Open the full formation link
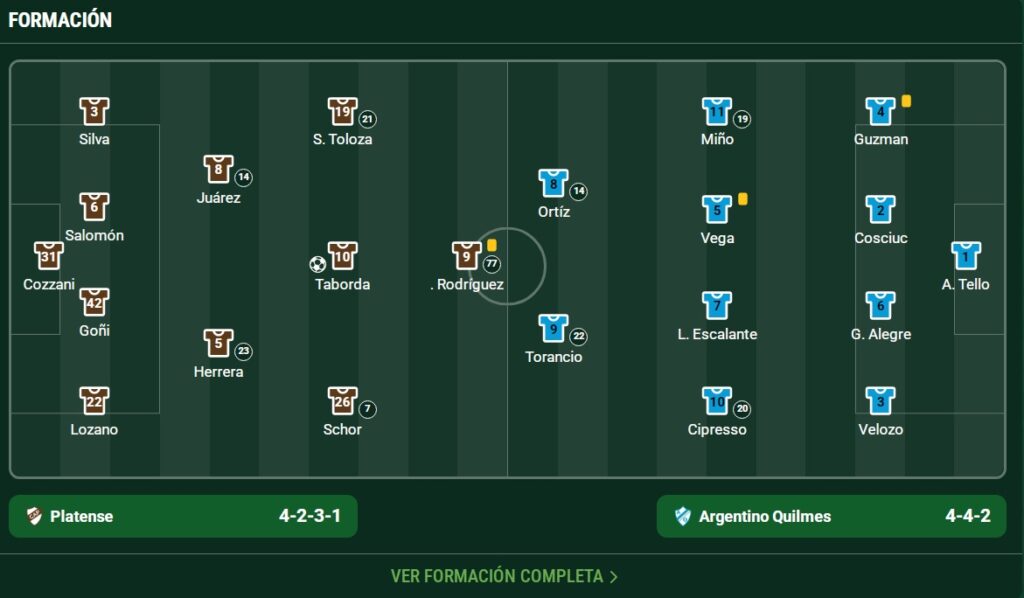Viewport: 1024px width, 598px height. point(504,576)
